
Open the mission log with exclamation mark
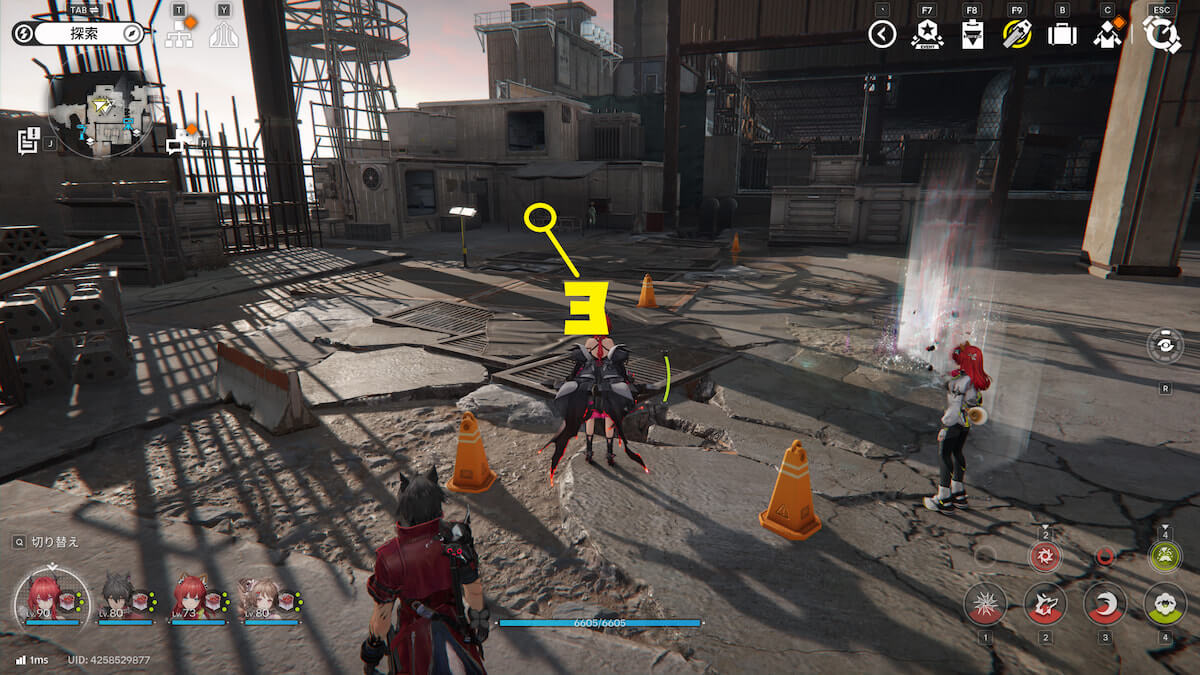pyautogui.click(x=28, y=141)
